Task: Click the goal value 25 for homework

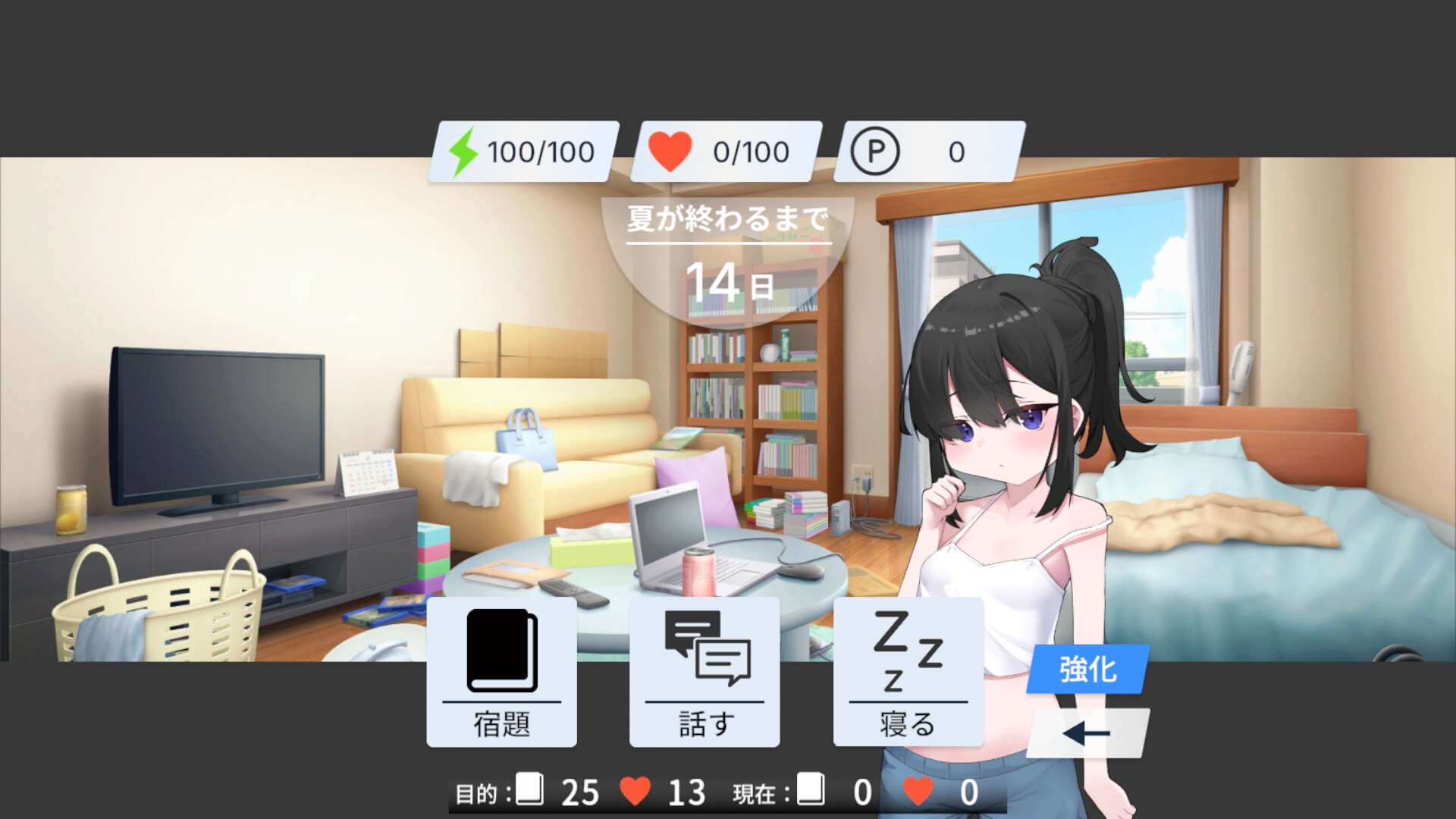Action: coord(579,793)
